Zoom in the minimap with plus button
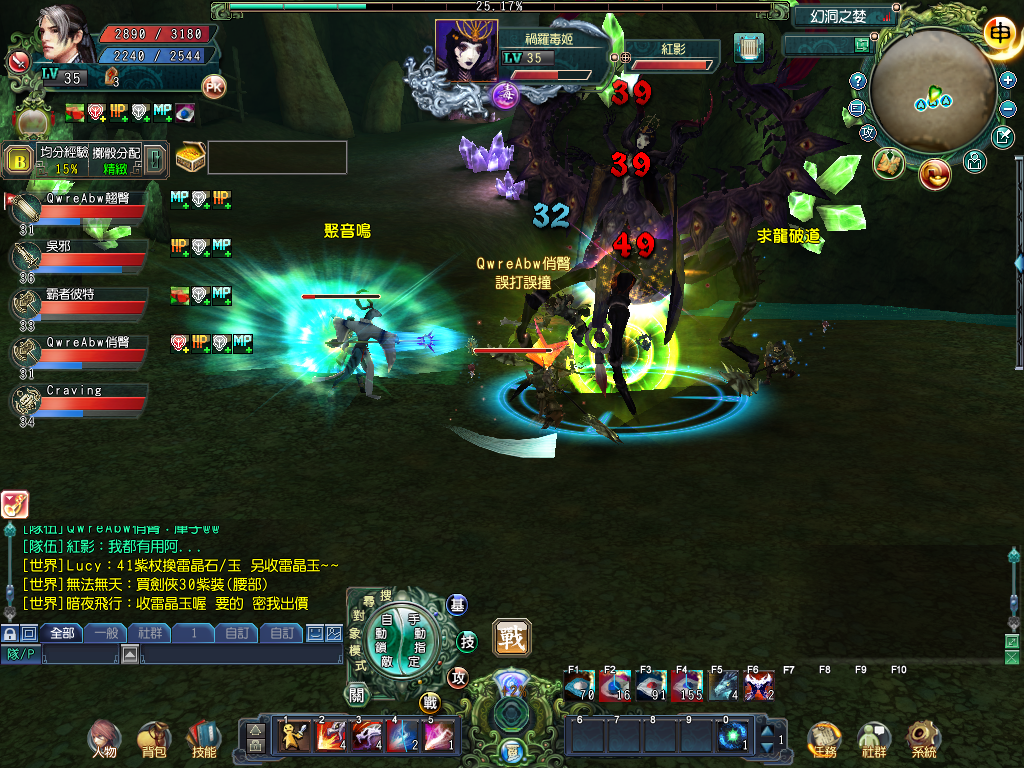The image size is (1024, 768). 1008,80
